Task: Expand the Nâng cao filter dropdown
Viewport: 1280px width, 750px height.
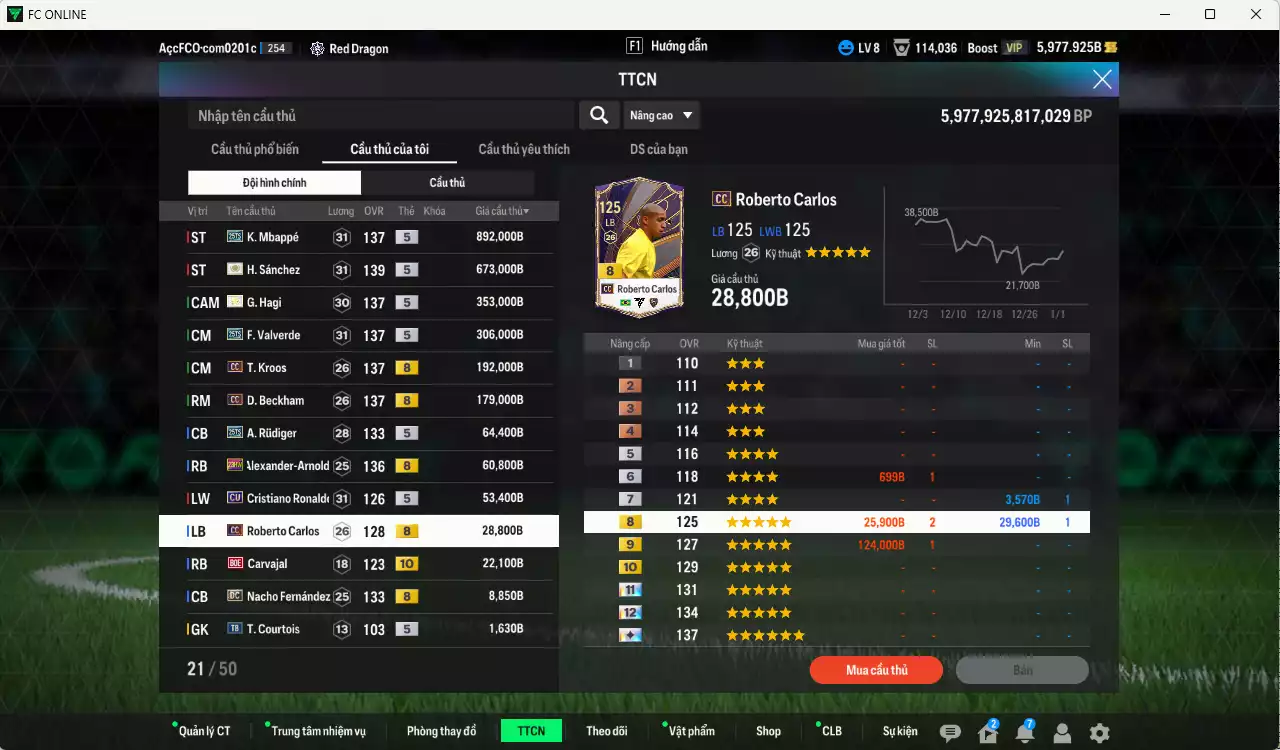Action: click(x=661, y=114)
